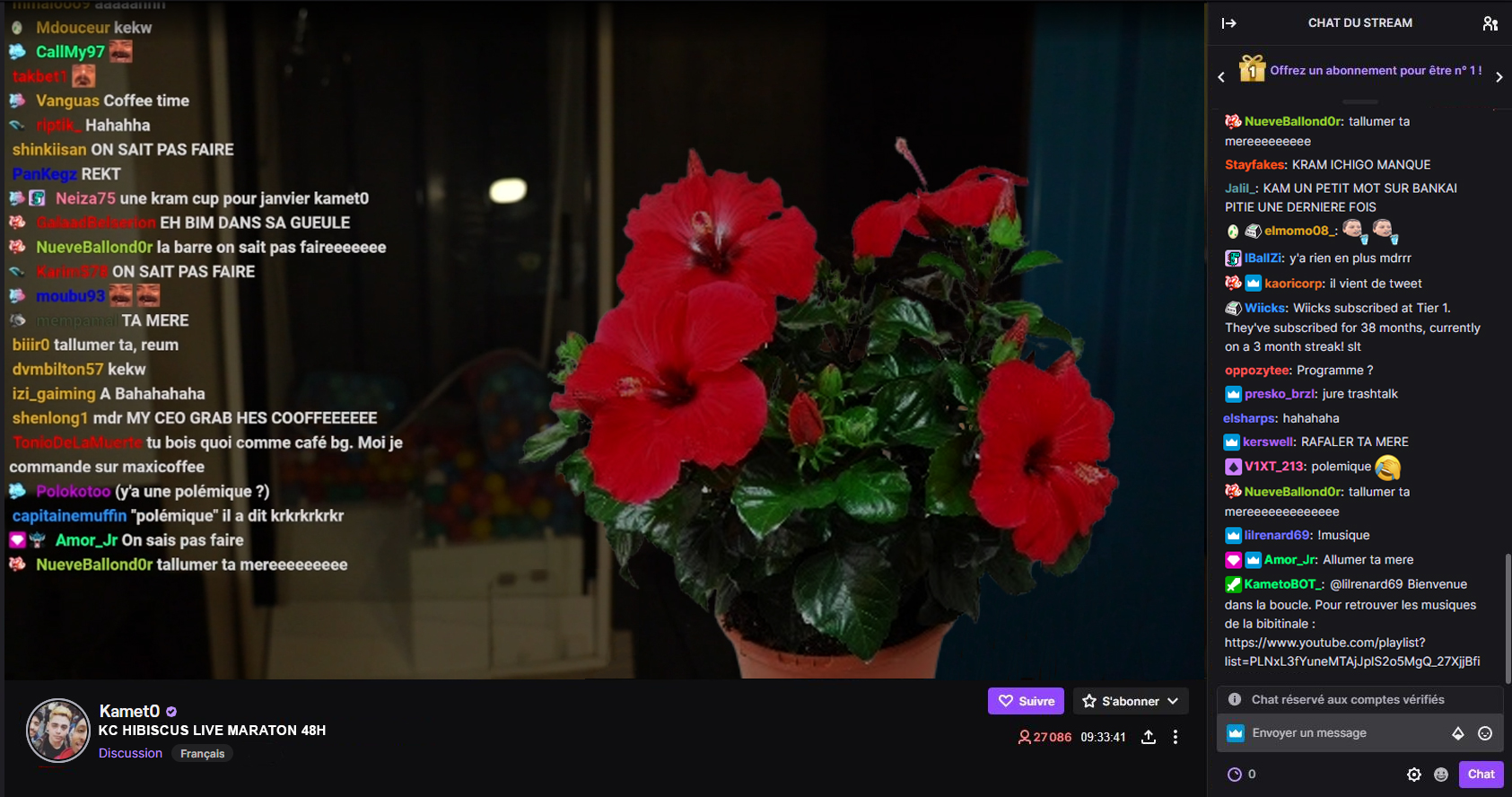This screenshot has height=797, width=1512.
Task: Open the stream options kebab menu
Action: [1176, 737]
